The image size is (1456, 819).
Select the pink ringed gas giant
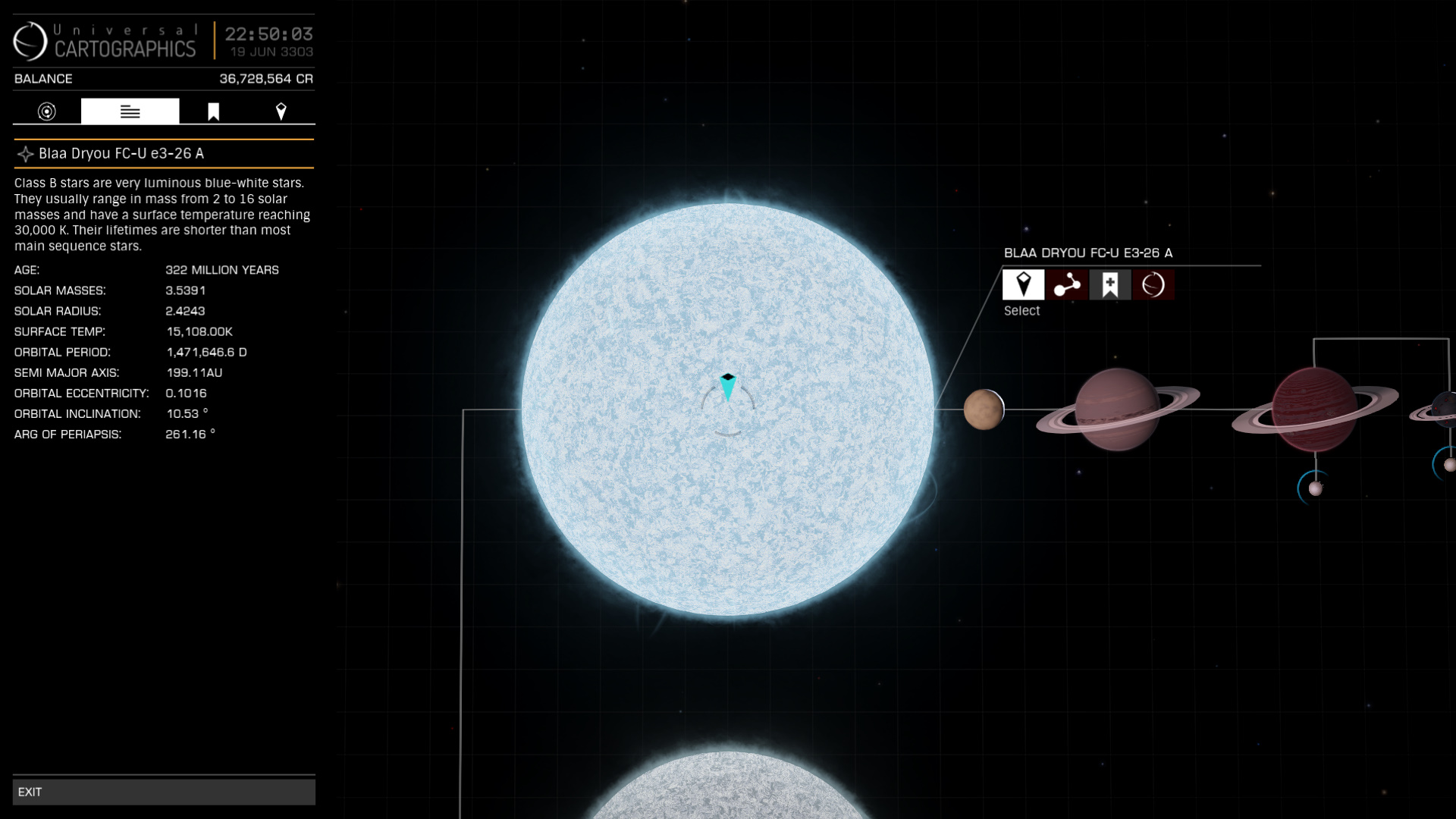[1117, 409]
